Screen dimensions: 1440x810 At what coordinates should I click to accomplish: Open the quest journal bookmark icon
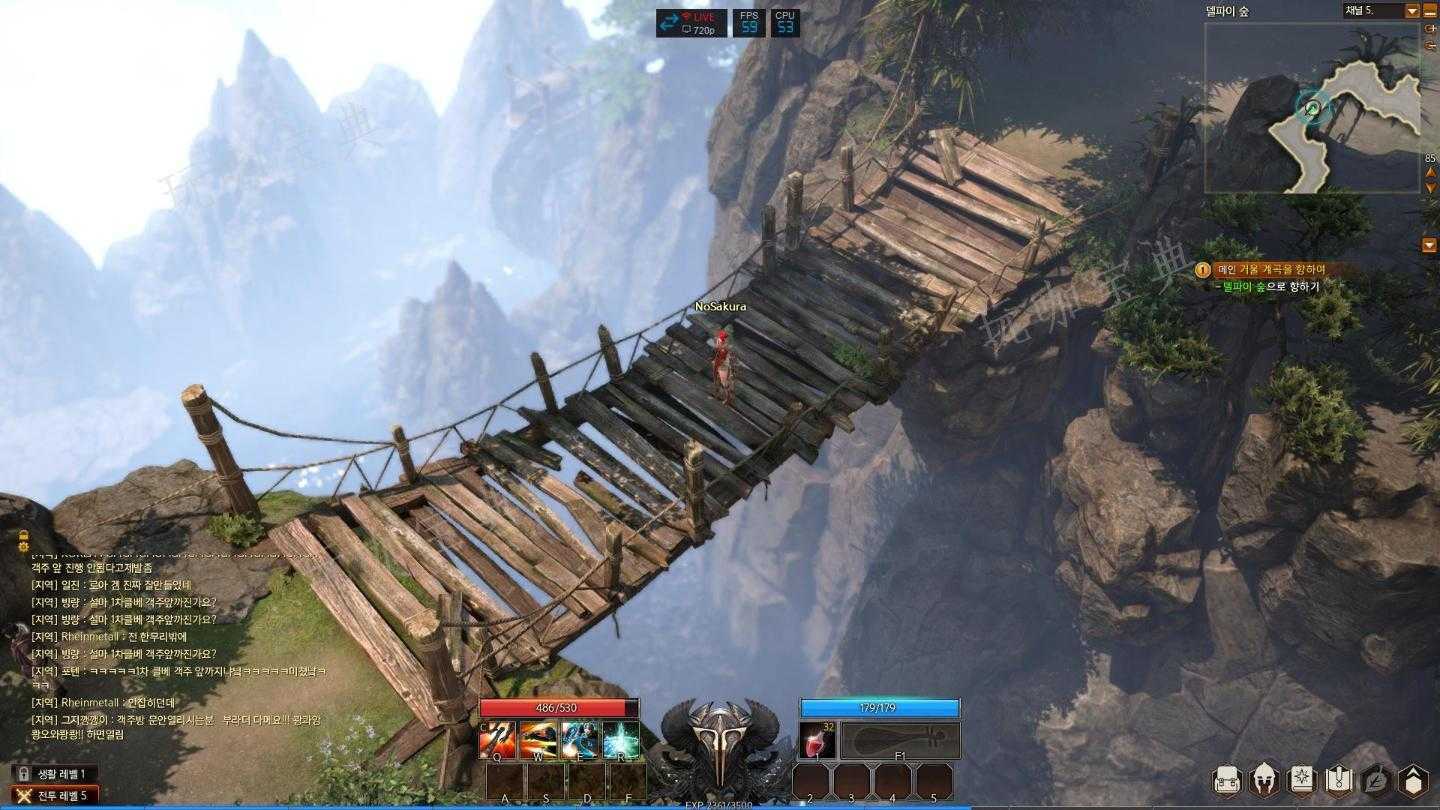point(1339,780)
